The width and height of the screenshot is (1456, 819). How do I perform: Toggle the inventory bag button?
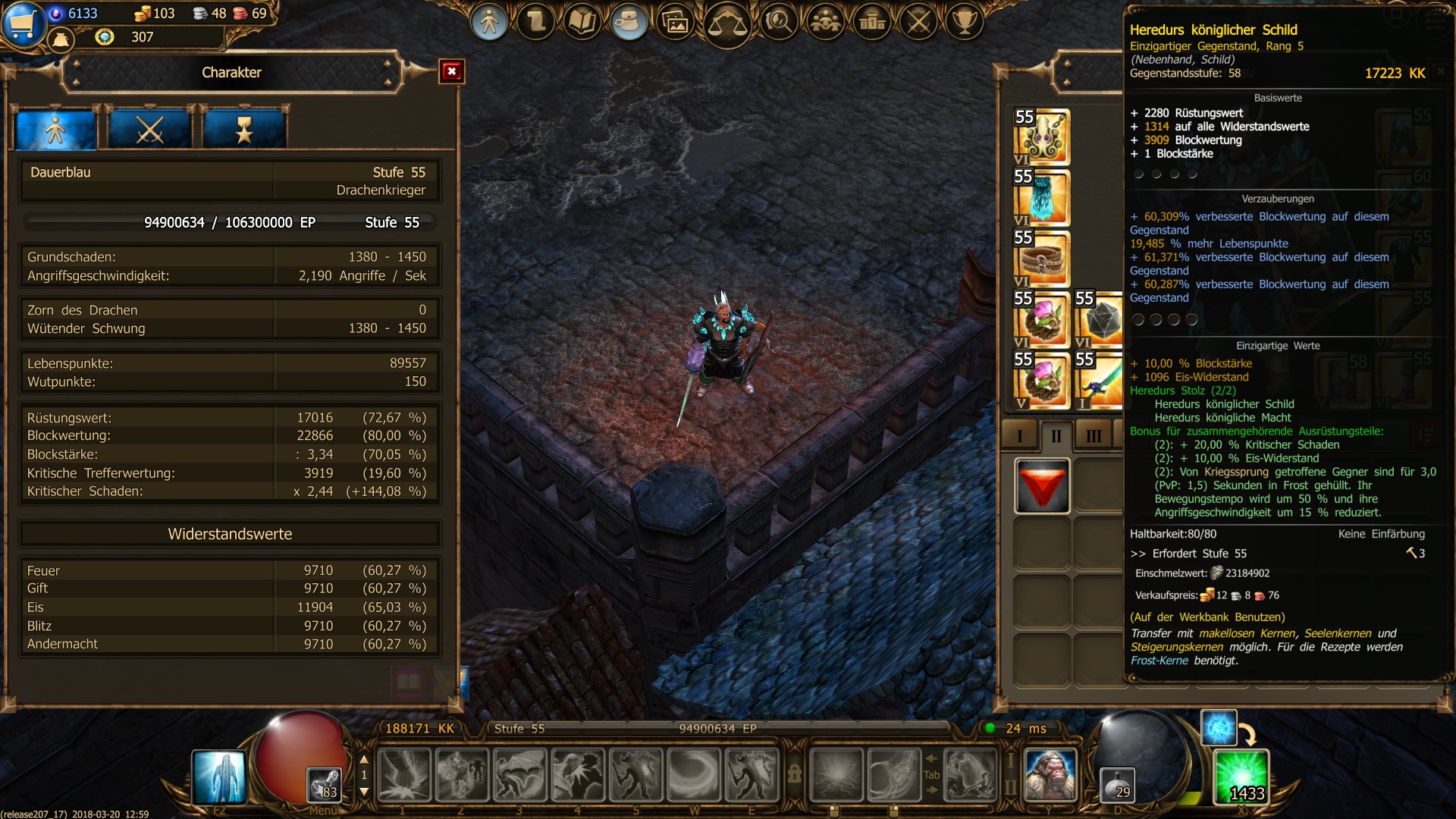[628, 22]
